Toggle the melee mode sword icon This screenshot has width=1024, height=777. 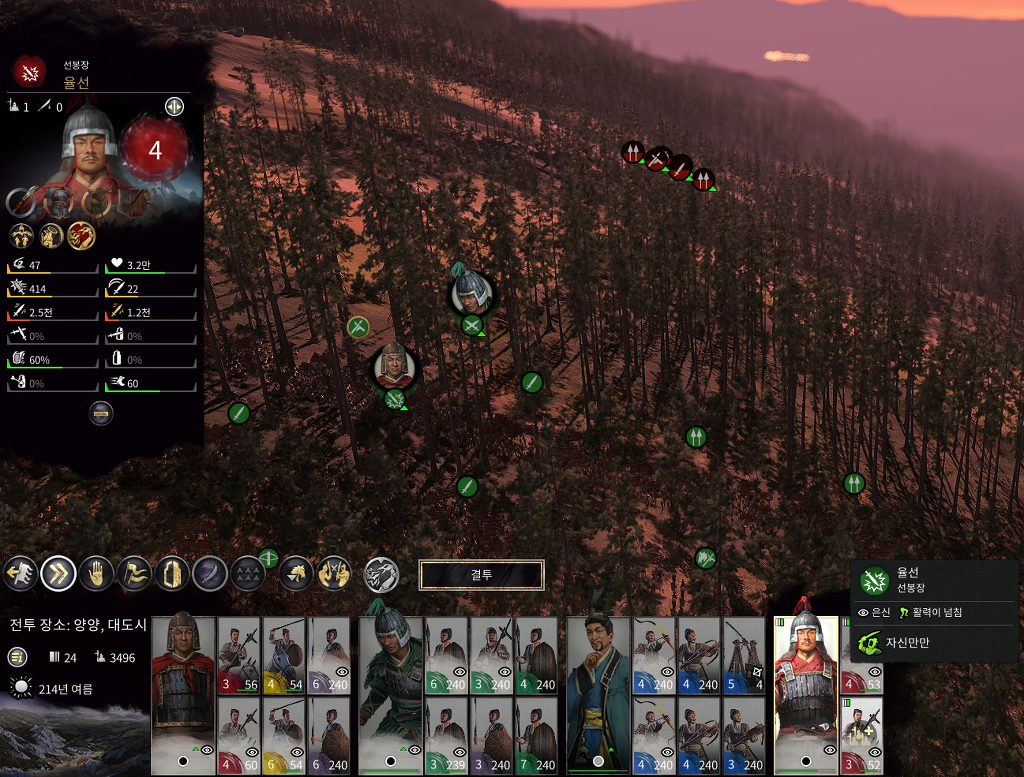tap(210, 573)
